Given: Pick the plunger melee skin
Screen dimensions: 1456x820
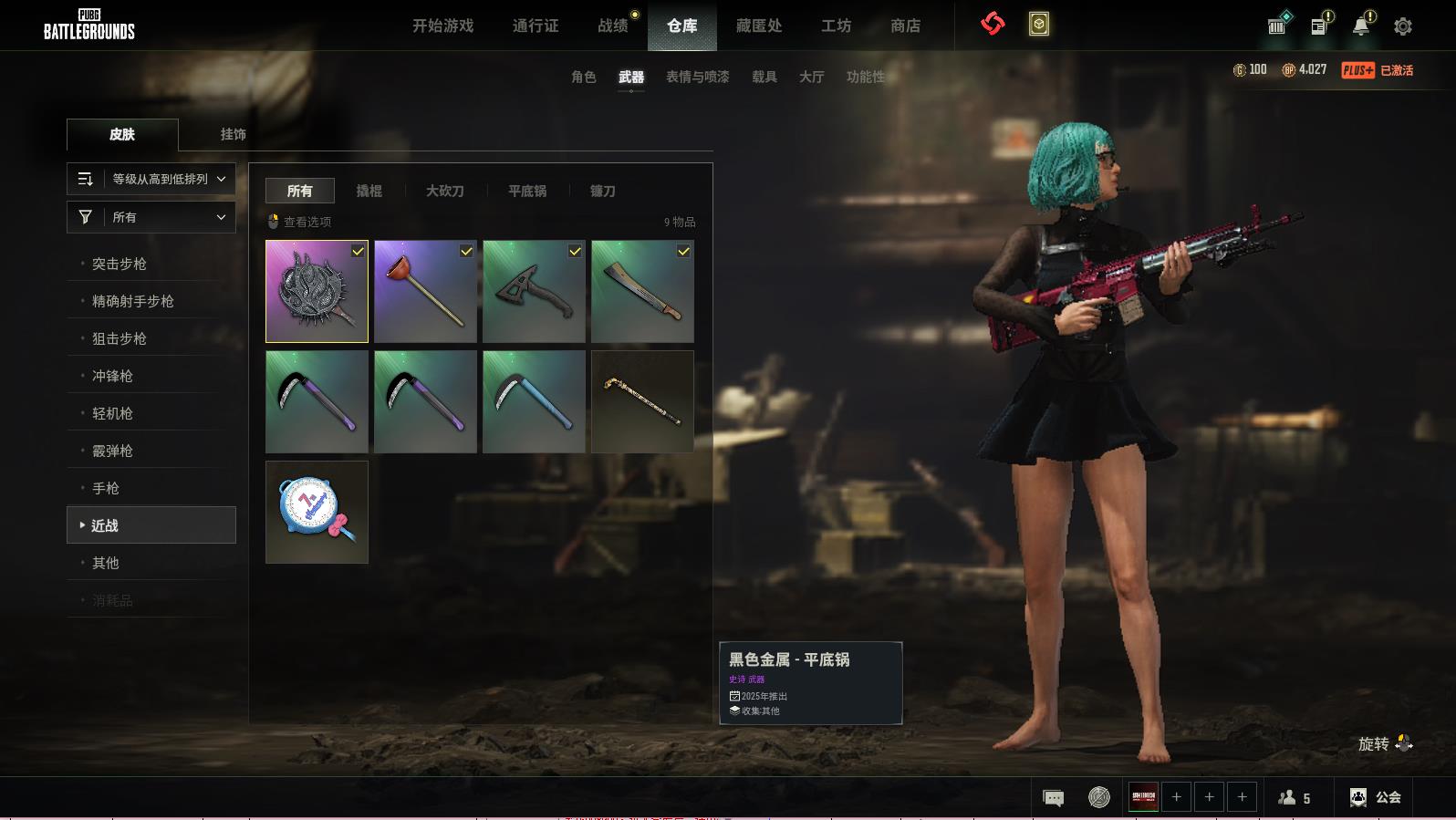Looking at the screenshot, I should [x=425, y=291].
